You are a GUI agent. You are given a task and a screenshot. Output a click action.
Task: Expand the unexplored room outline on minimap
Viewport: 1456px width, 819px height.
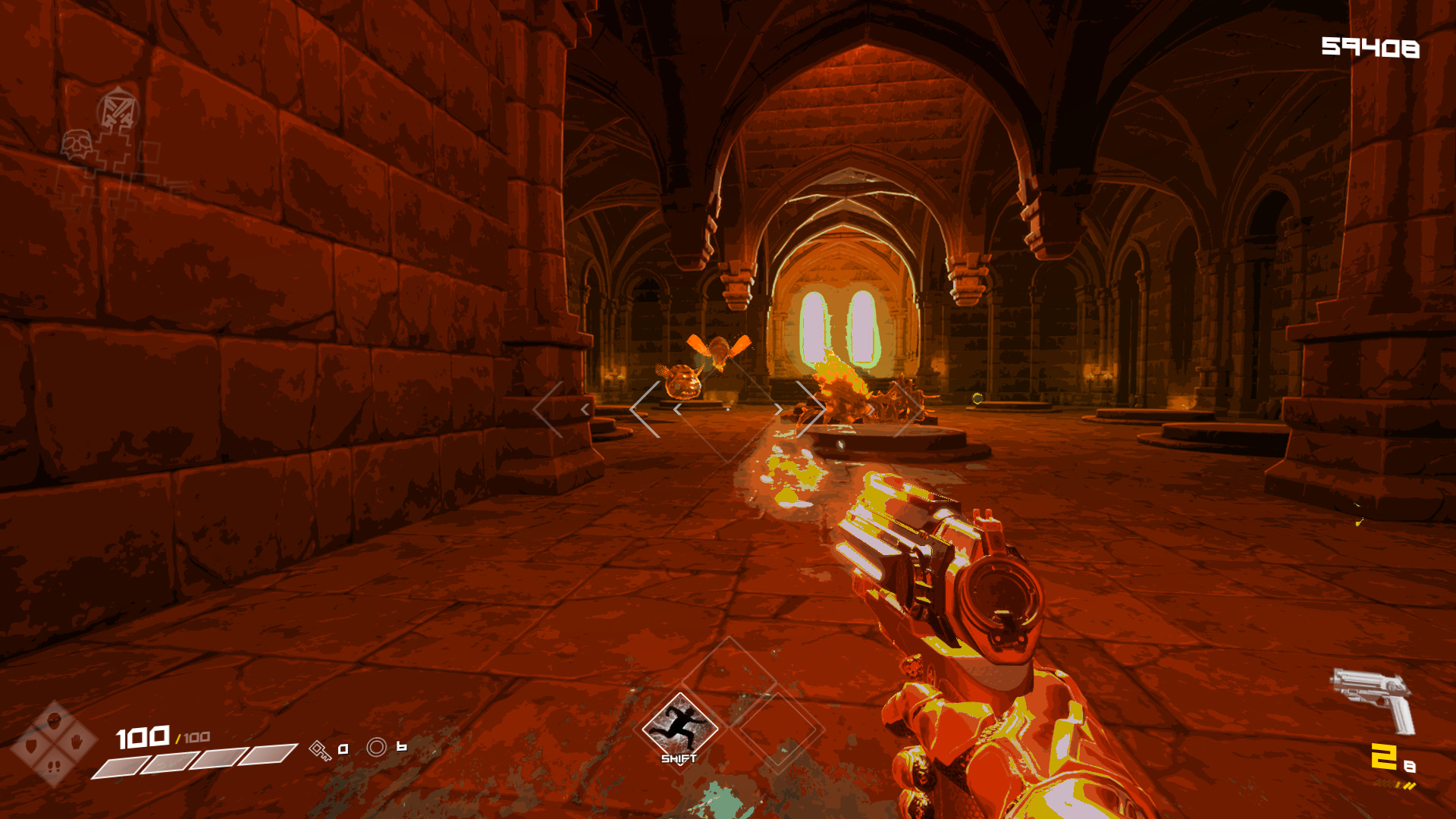point(150,152)
